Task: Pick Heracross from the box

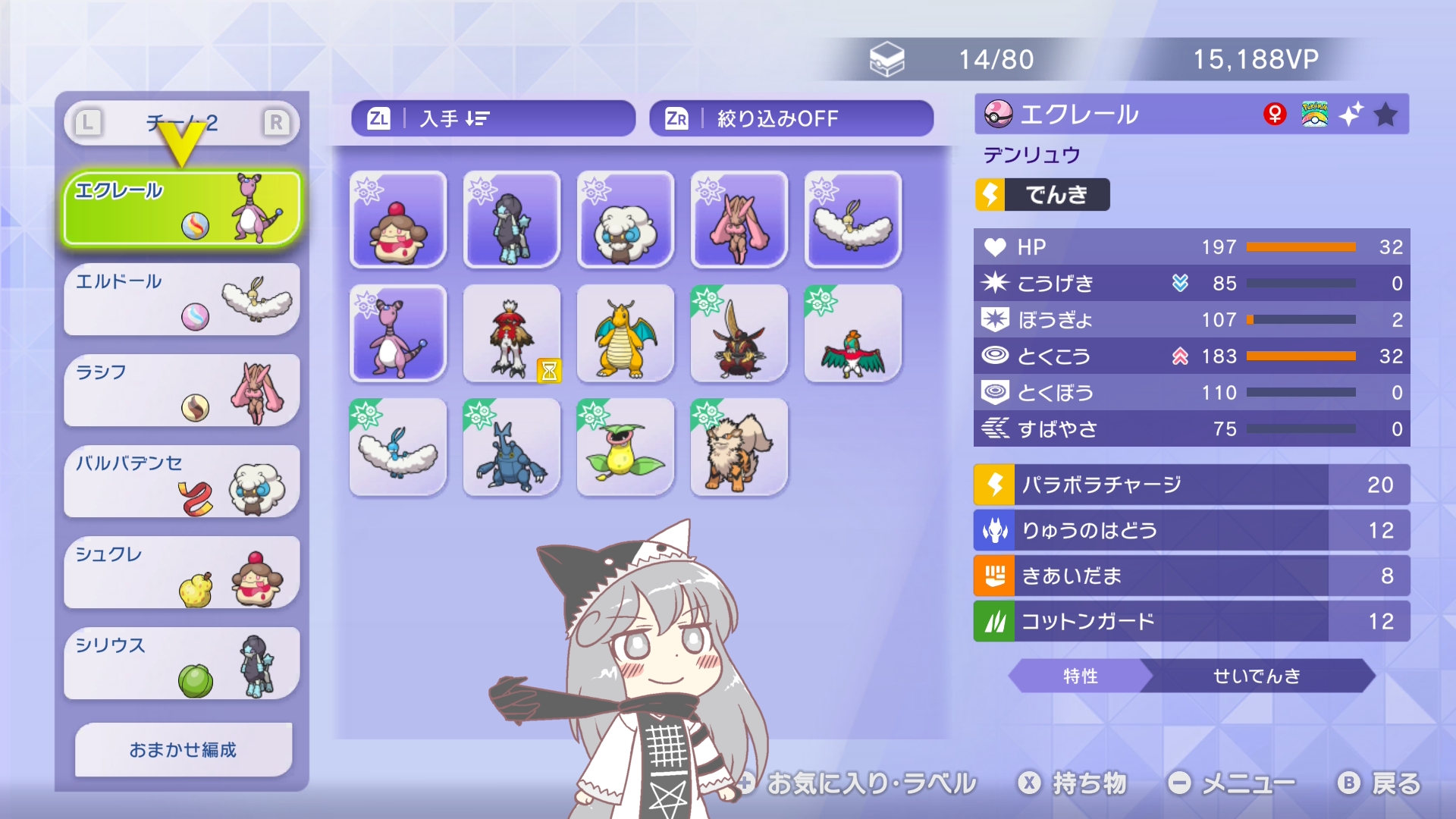Action: 511,447
